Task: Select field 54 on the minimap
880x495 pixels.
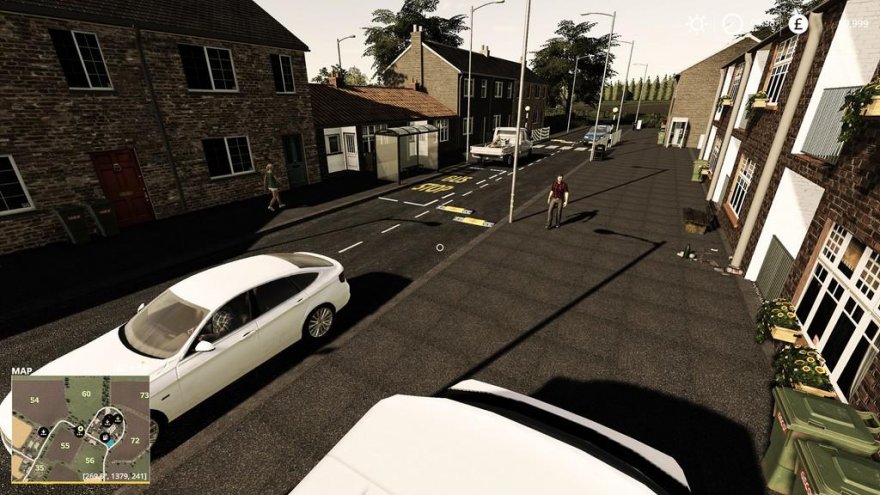Action: pos(34,400)
